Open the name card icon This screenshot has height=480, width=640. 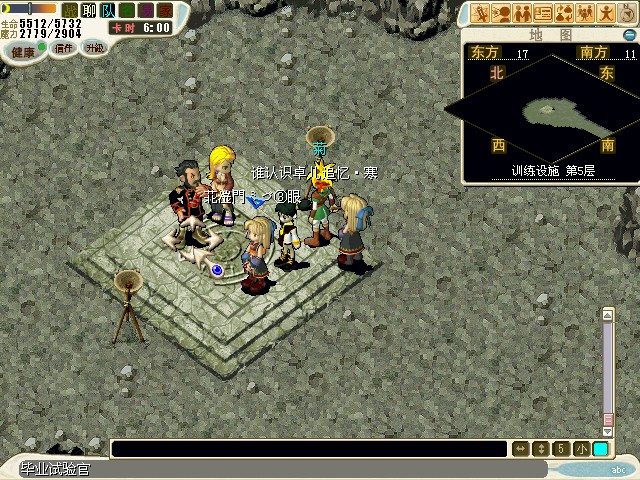click(x=543, y=13)
